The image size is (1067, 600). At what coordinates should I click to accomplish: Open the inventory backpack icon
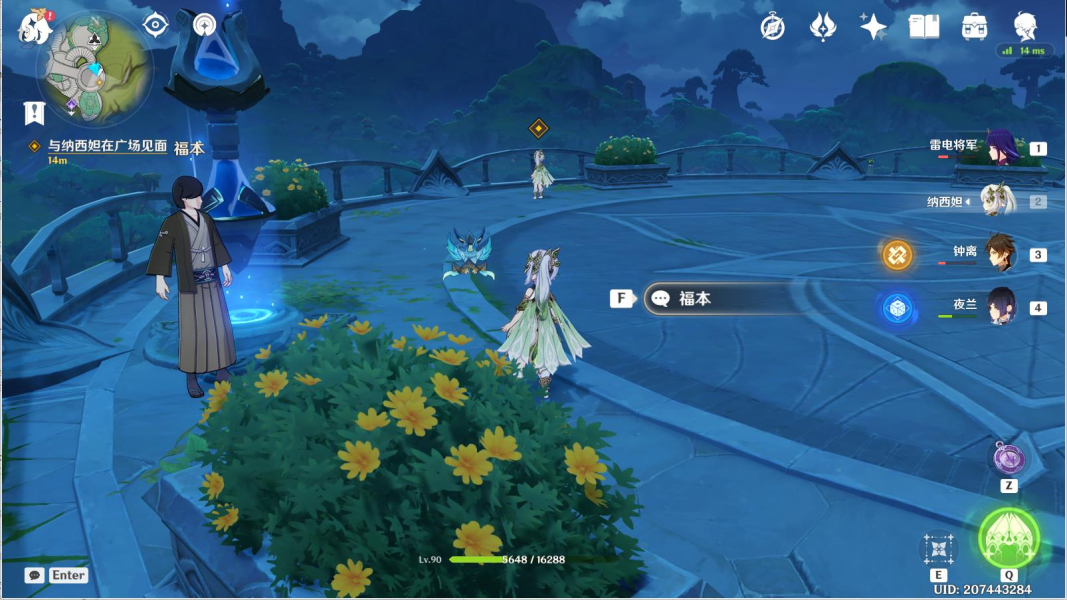point(974,27)
